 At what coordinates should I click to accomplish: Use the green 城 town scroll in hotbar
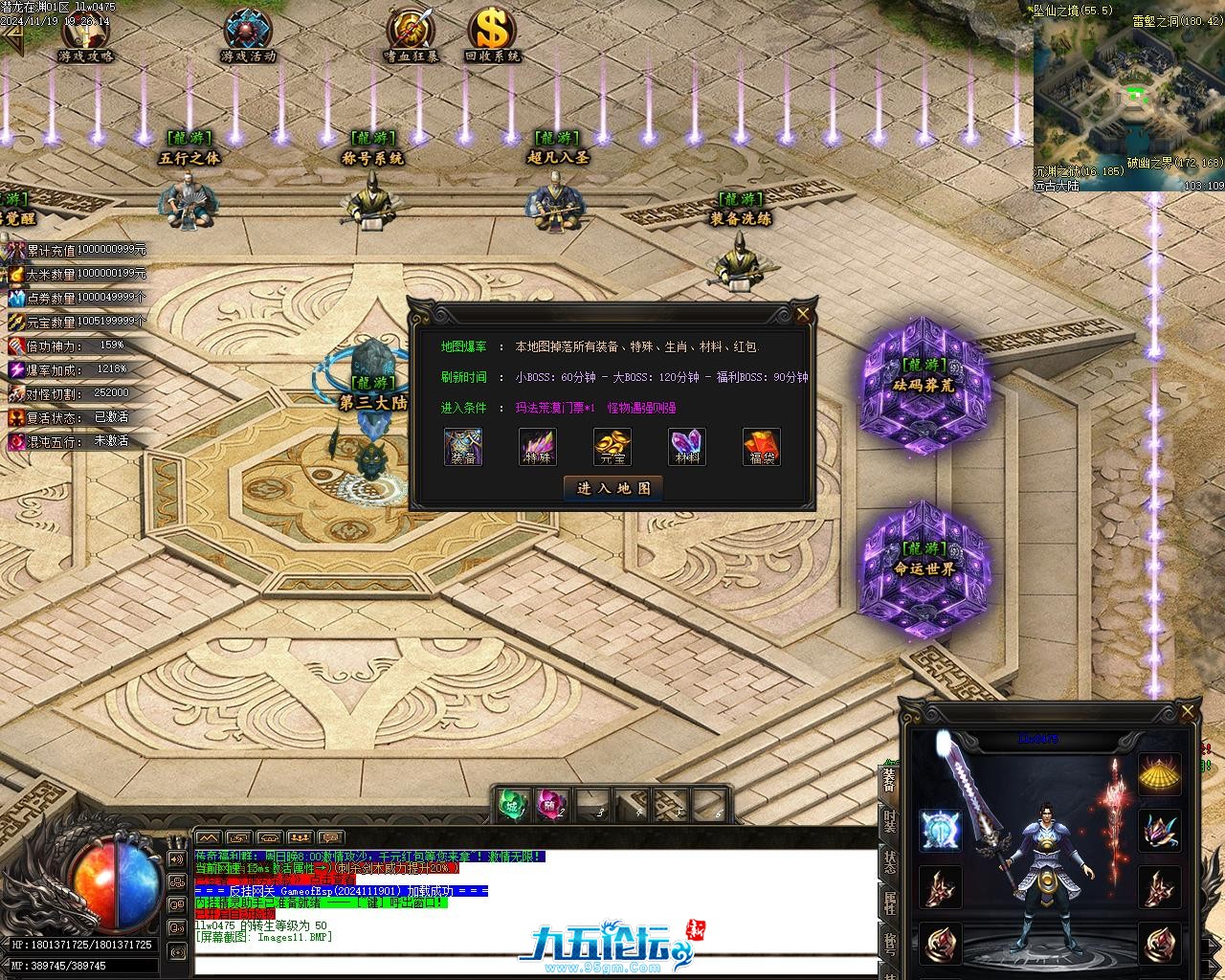tap(514, 805)
